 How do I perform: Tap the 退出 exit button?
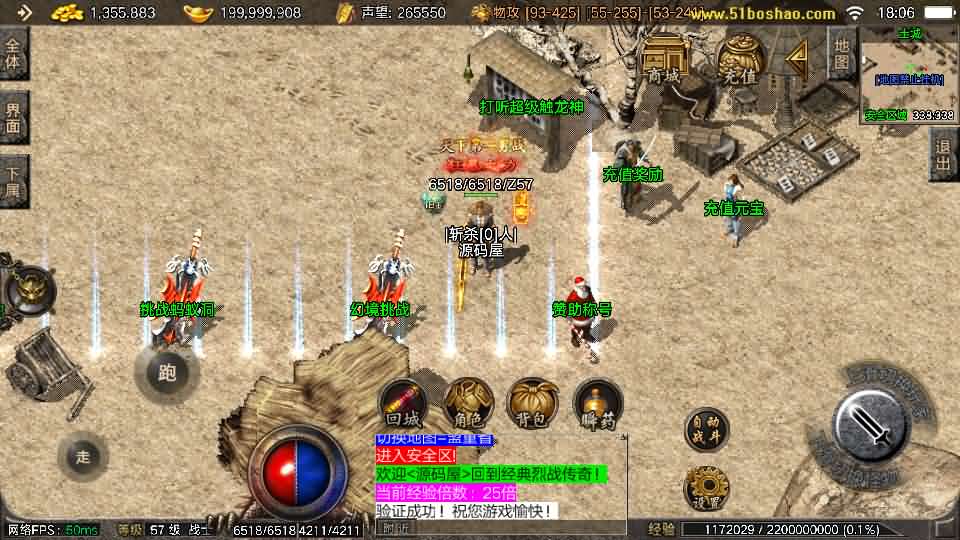tap(943, 154)
